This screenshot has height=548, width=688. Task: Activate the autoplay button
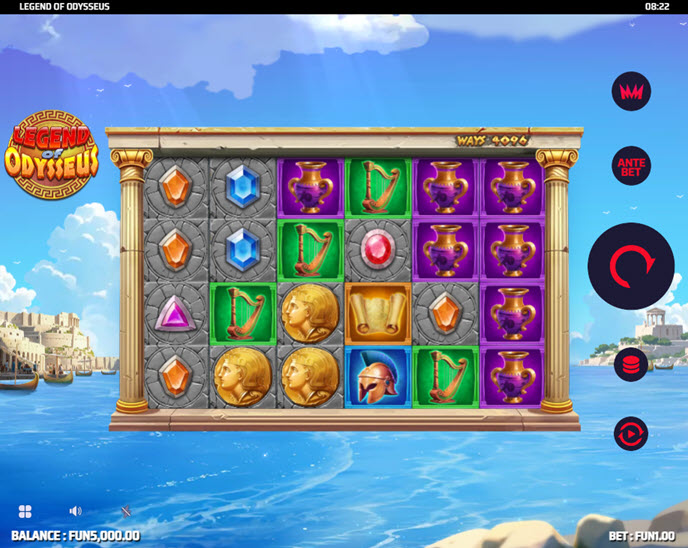[x=631, y=433]
